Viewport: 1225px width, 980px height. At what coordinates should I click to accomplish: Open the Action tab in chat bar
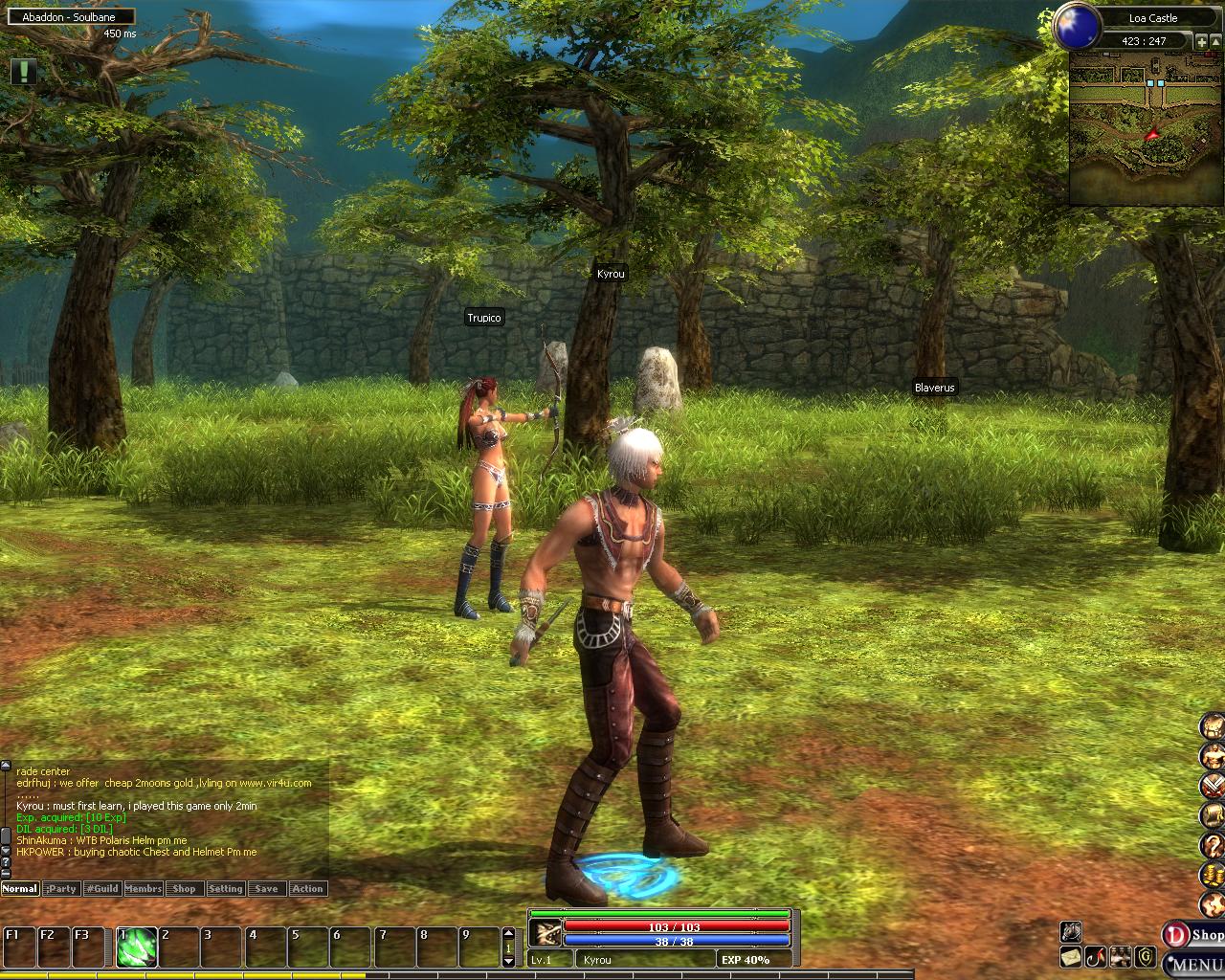click(x=308, y=888)
